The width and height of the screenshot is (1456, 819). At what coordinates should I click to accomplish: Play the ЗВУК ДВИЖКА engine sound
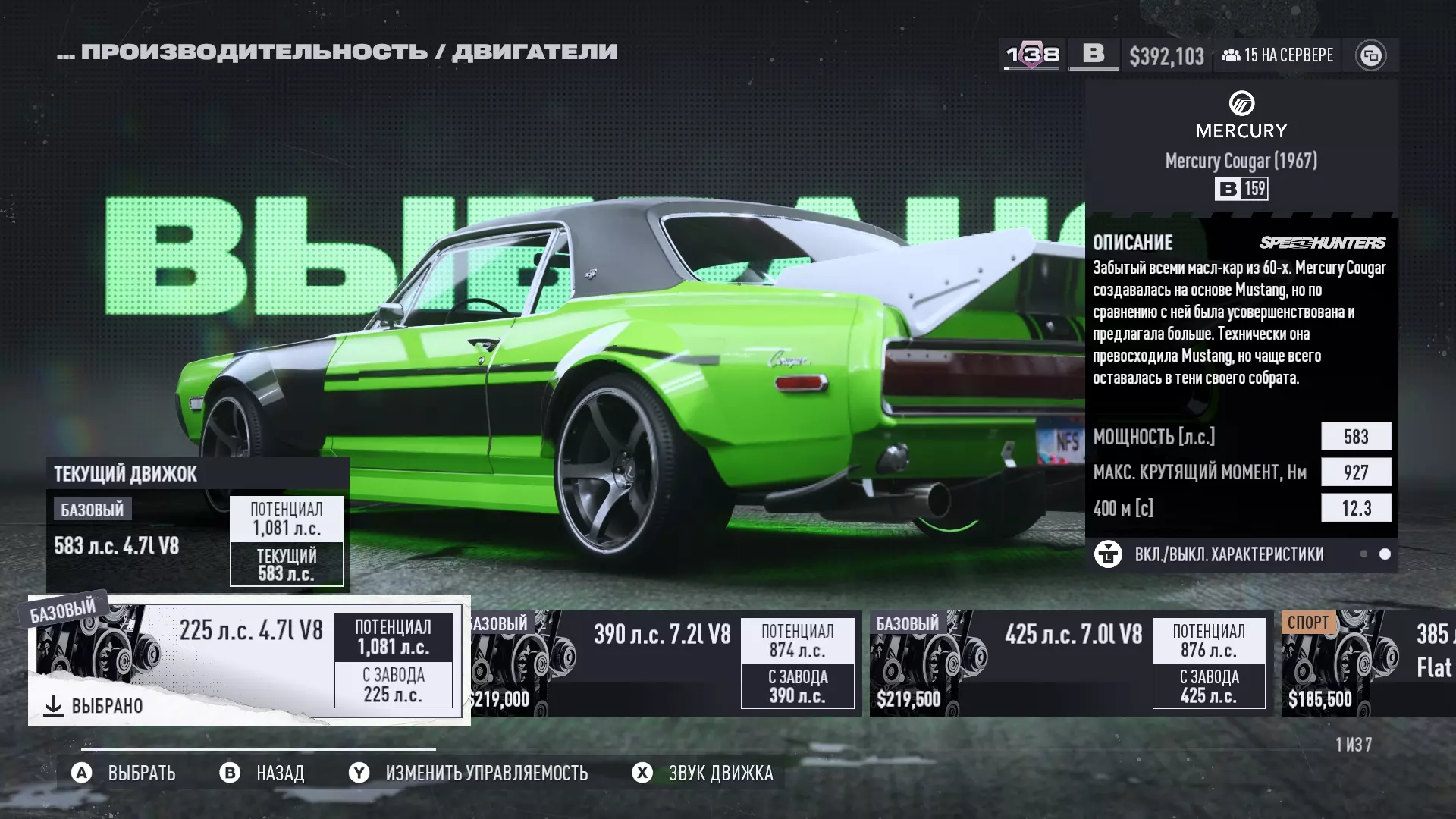[x=703, y=773]
